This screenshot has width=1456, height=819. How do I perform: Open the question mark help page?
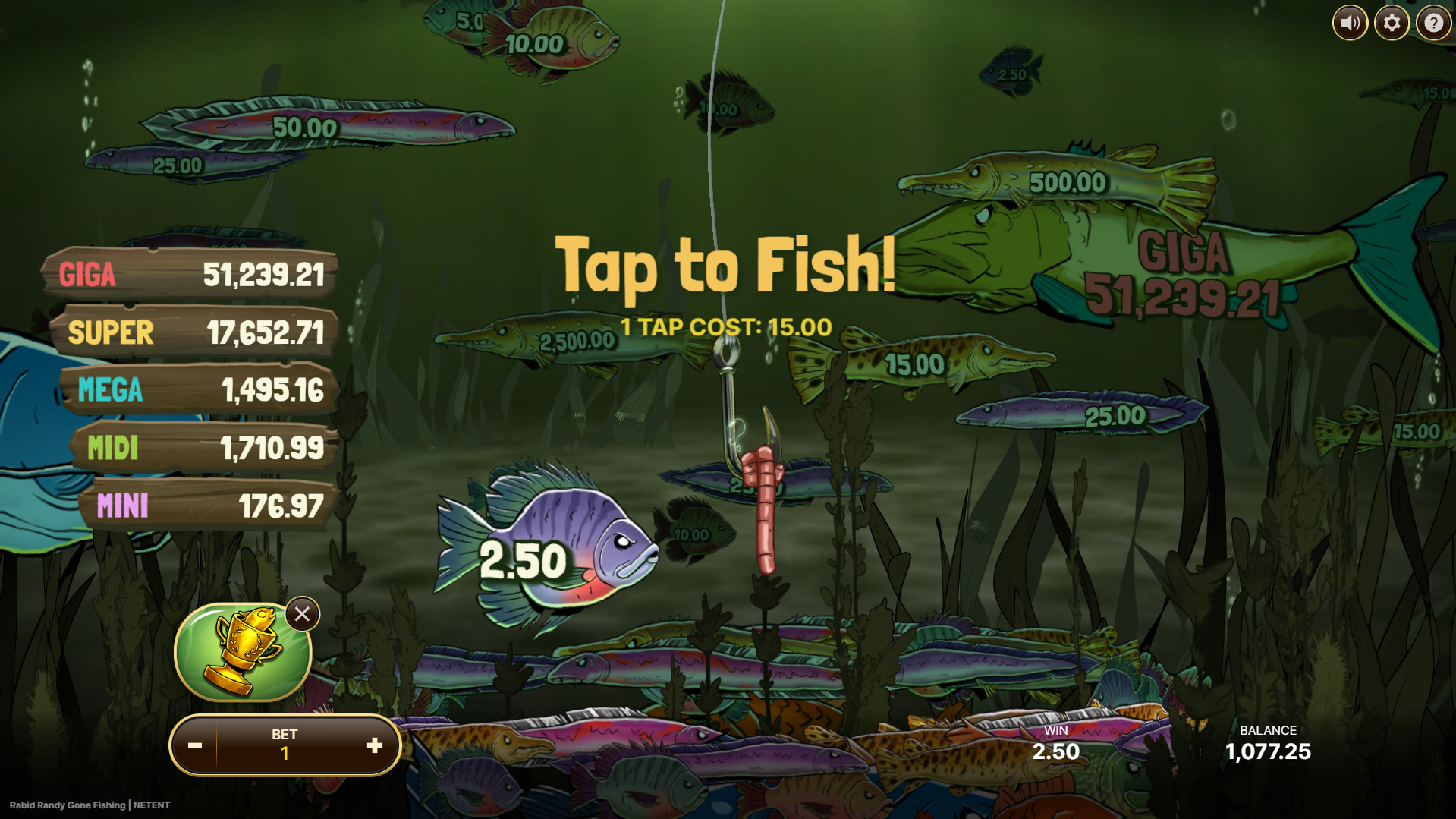(x=1433, y=24)
